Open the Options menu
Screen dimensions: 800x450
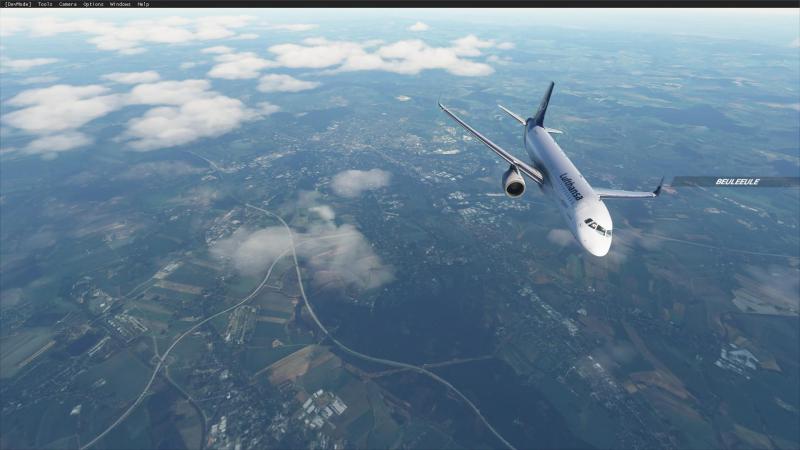pos(93,4)
